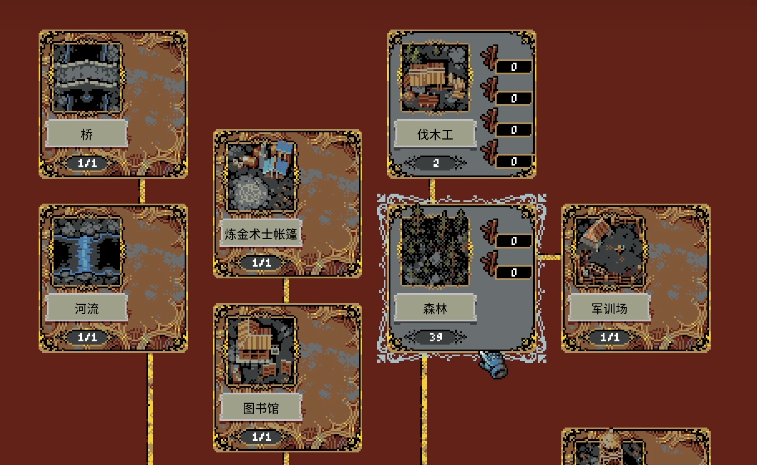
Task: Select the 桥 building card
Action: [x=112, y=104]
